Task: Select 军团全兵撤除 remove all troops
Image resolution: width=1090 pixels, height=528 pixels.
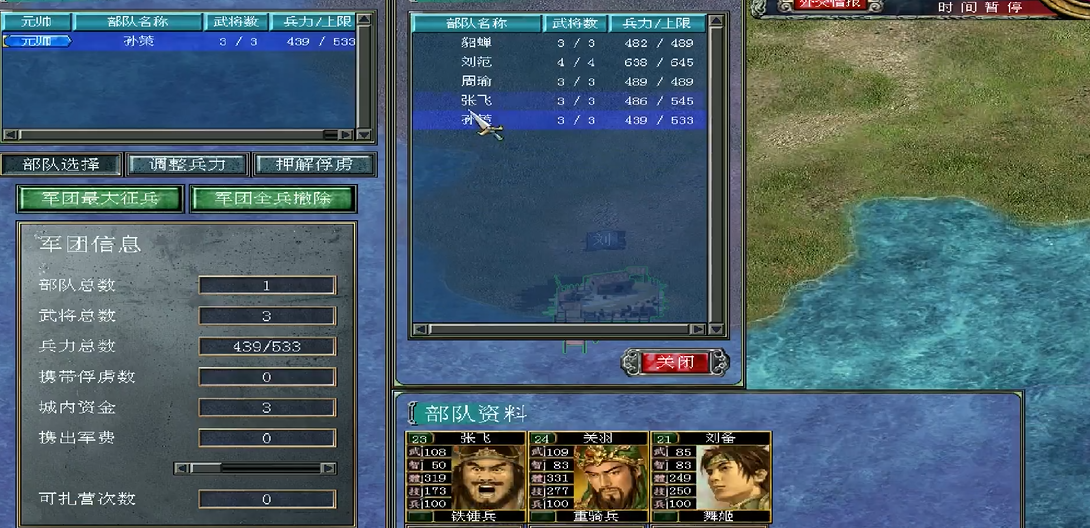Action: [273, 198]
